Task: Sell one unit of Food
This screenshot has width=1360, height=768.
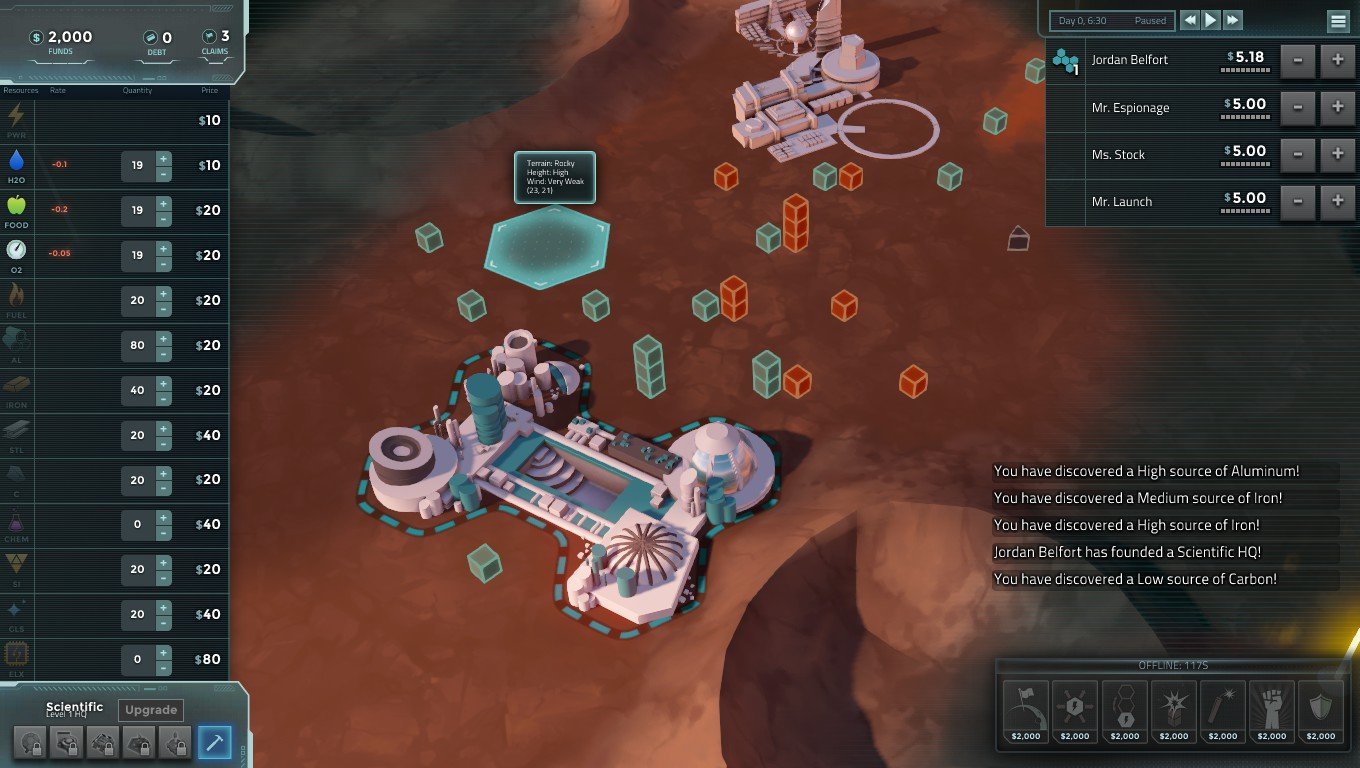Action: click(x=163, y=218)
